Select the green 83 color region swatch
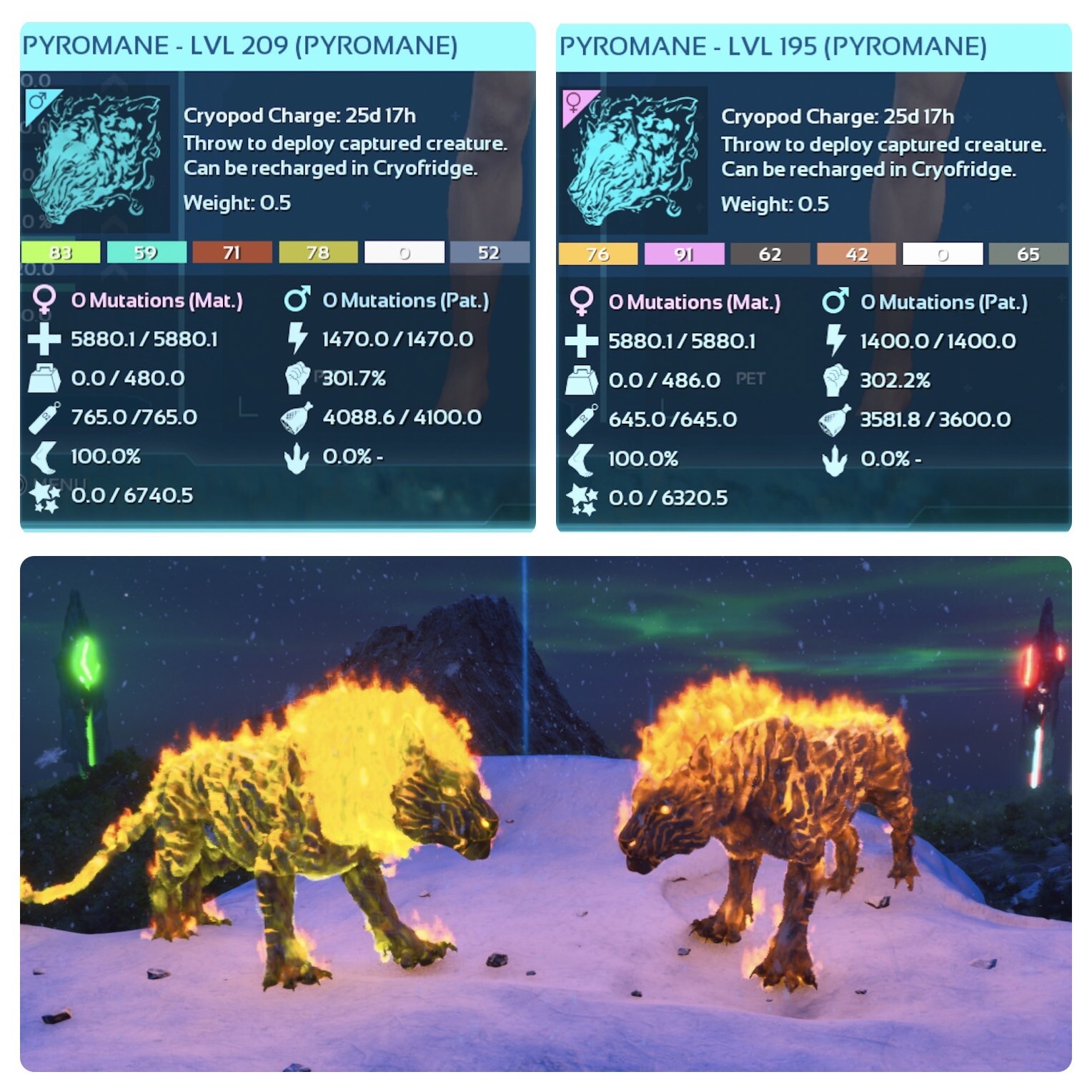Viewport: 1092px width, 1092px height. click(x=61, y=253)
